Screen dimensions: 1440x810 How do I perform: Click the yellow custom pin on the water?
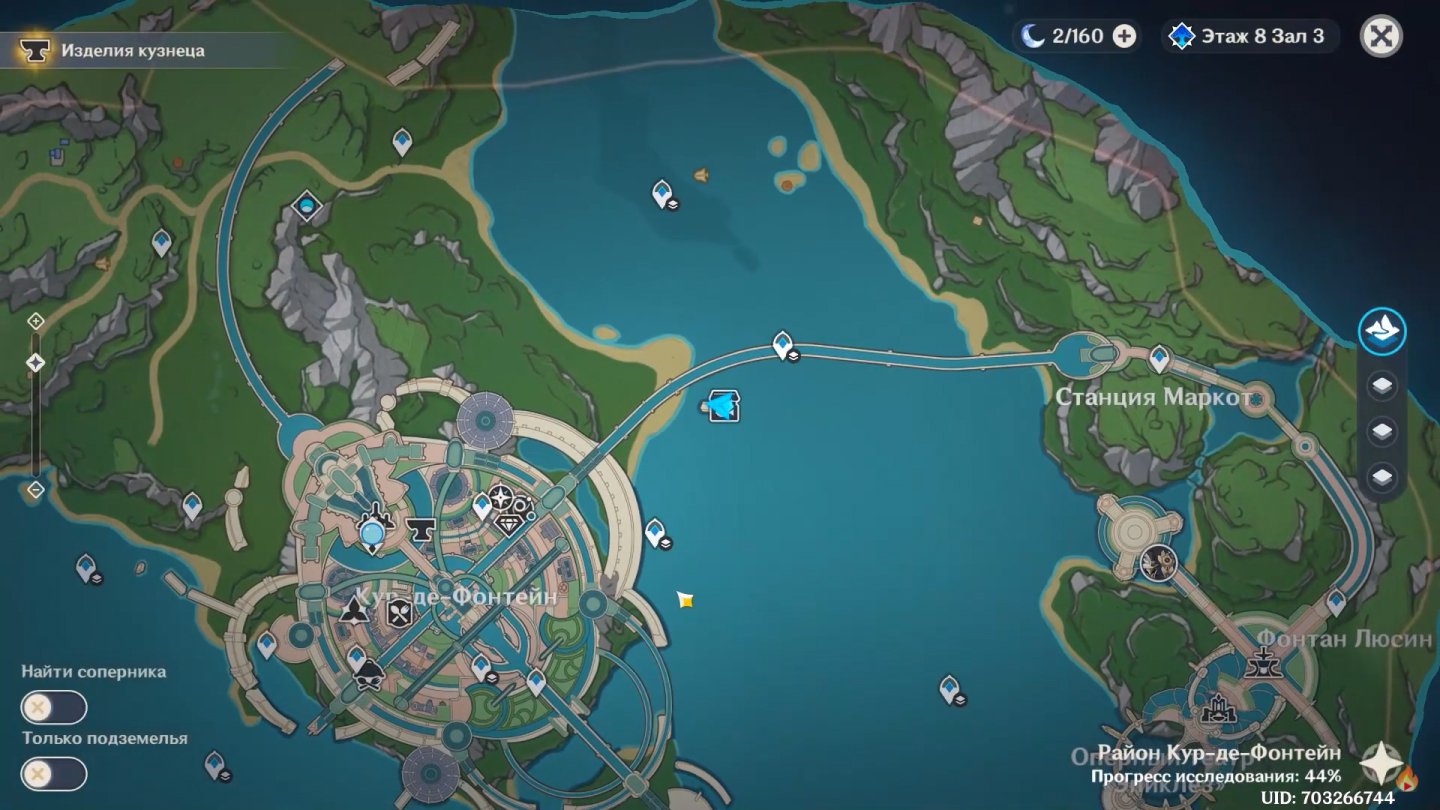[685, 599]
